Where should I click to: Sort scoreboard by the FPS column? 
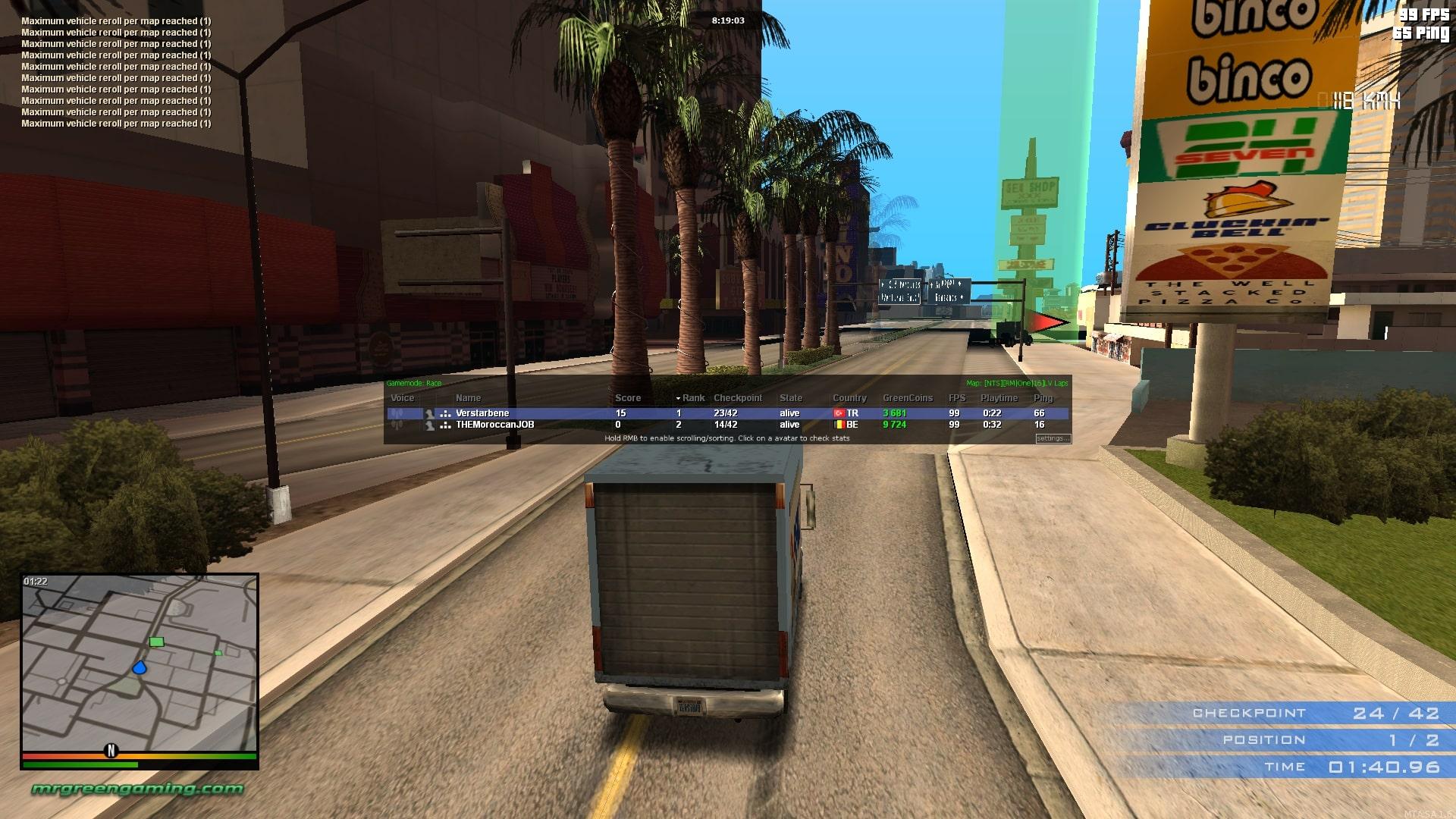pos(956,398)
